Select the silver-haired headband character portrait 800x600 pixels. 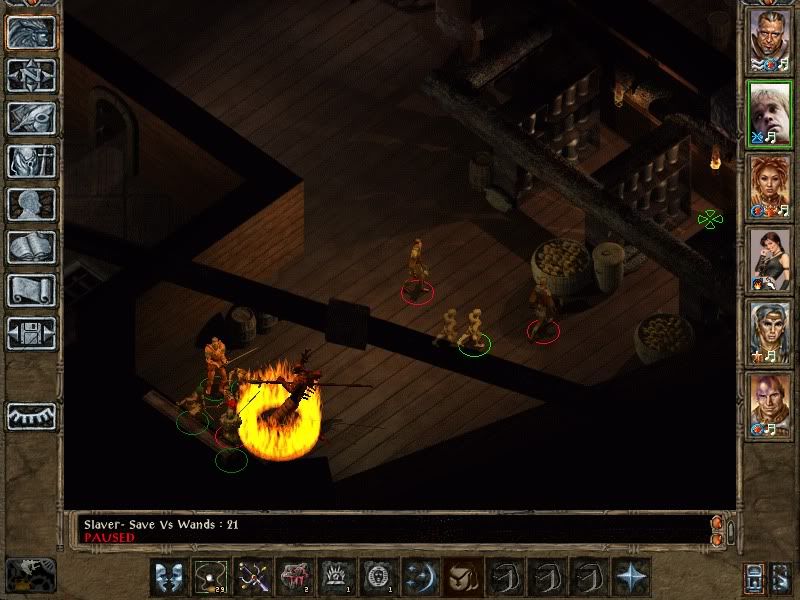[x=770, y=332]
